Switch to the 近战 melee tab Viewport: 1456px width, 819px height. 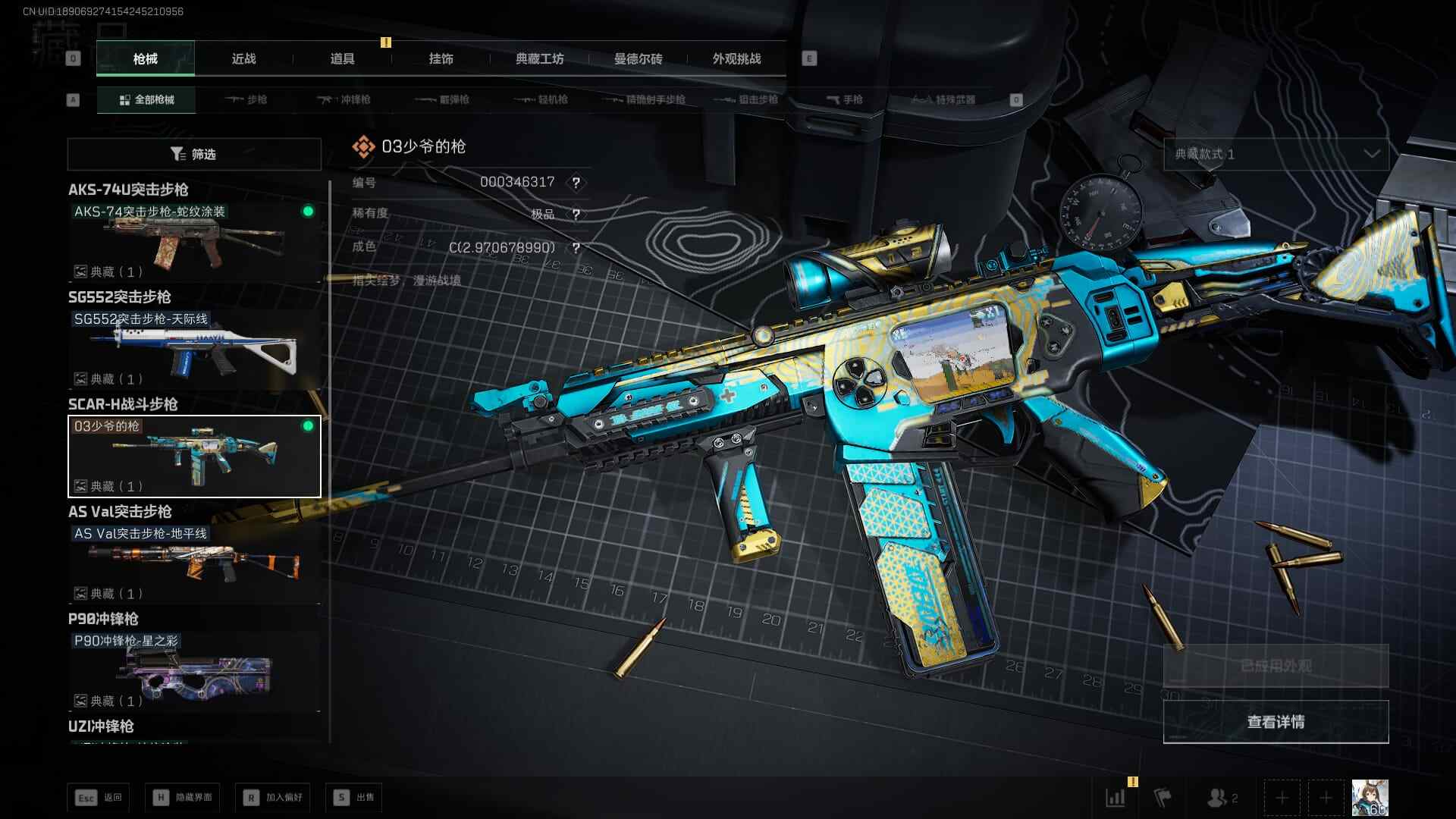[x=243, y=59]
